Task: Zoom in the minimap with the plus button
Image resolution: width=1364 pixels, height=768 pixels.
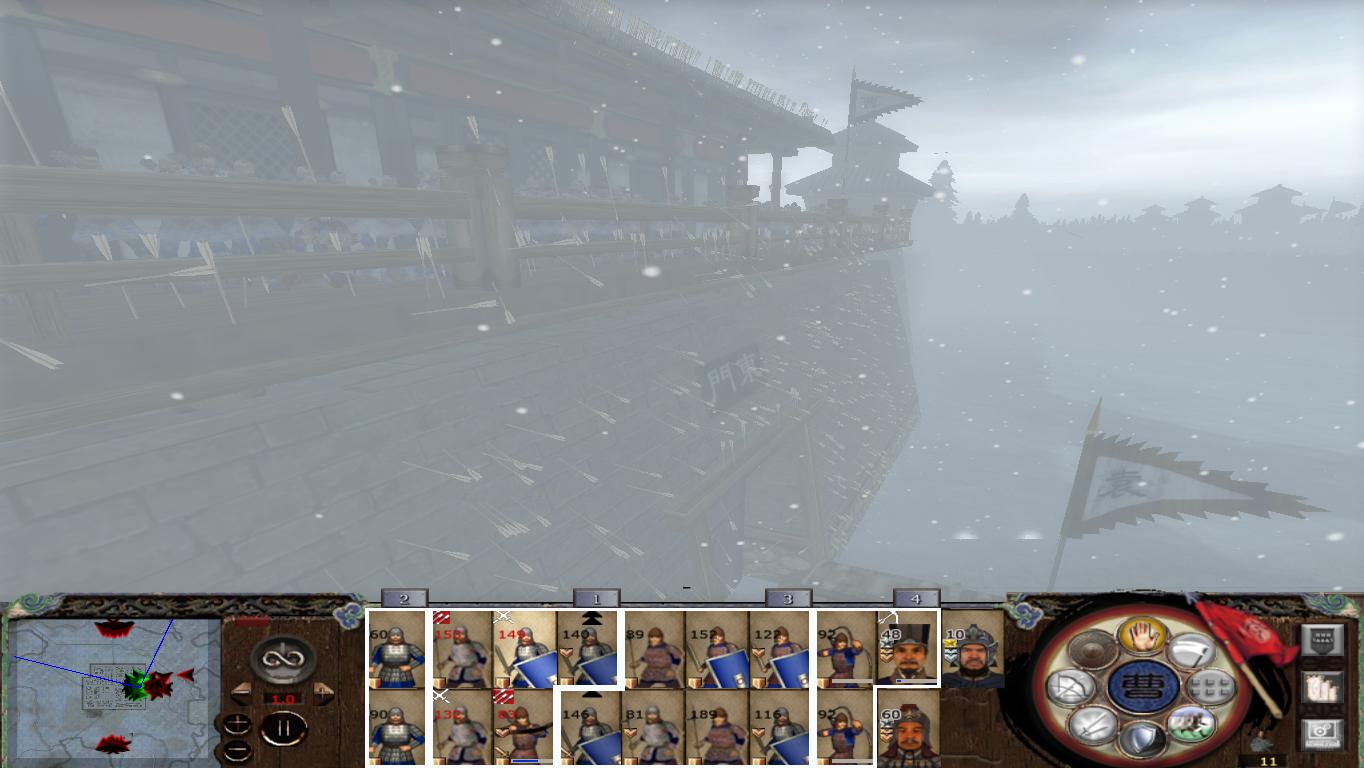Action: tap(236, 724)
